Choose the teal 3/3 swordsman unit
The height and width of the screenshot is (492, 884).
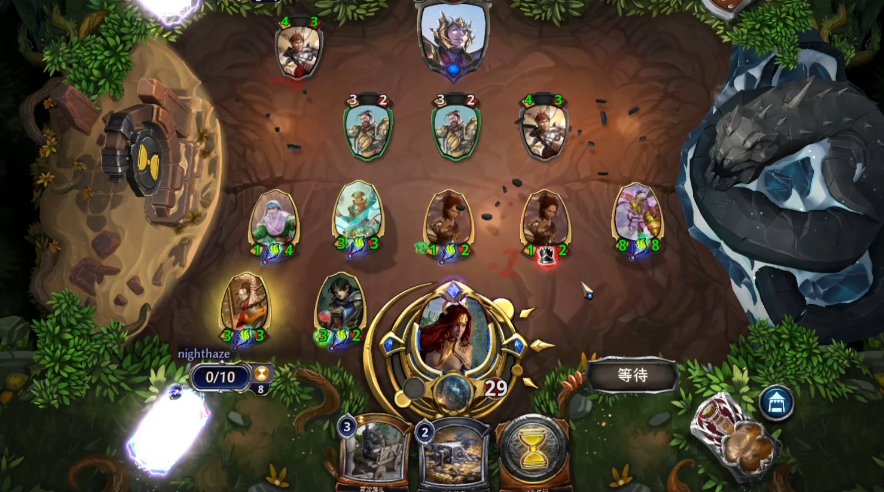tap(357, 217)
